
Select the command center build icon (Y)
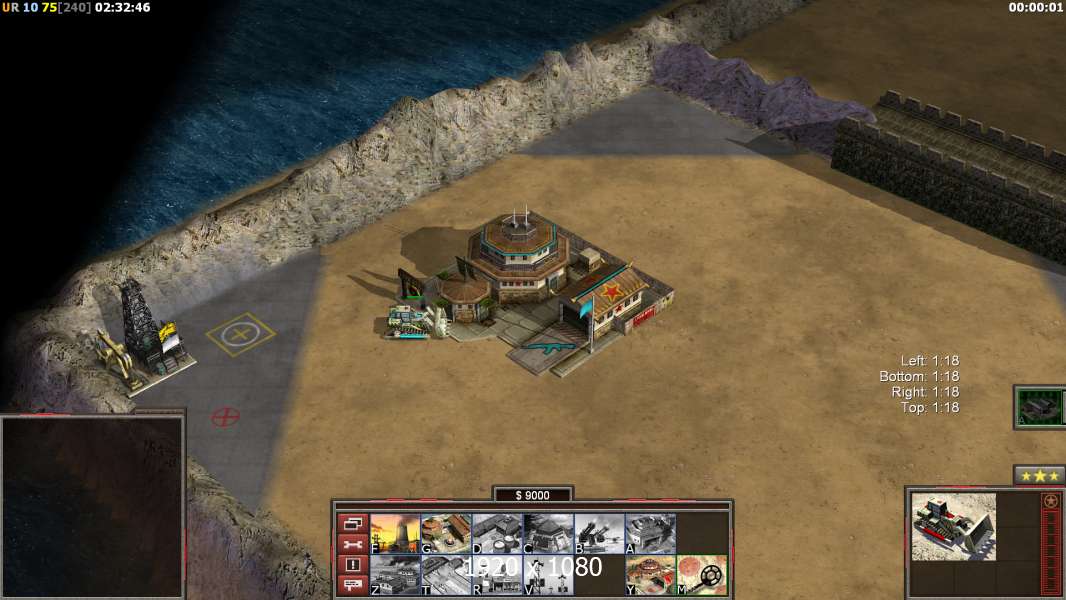tap(650, 575)
